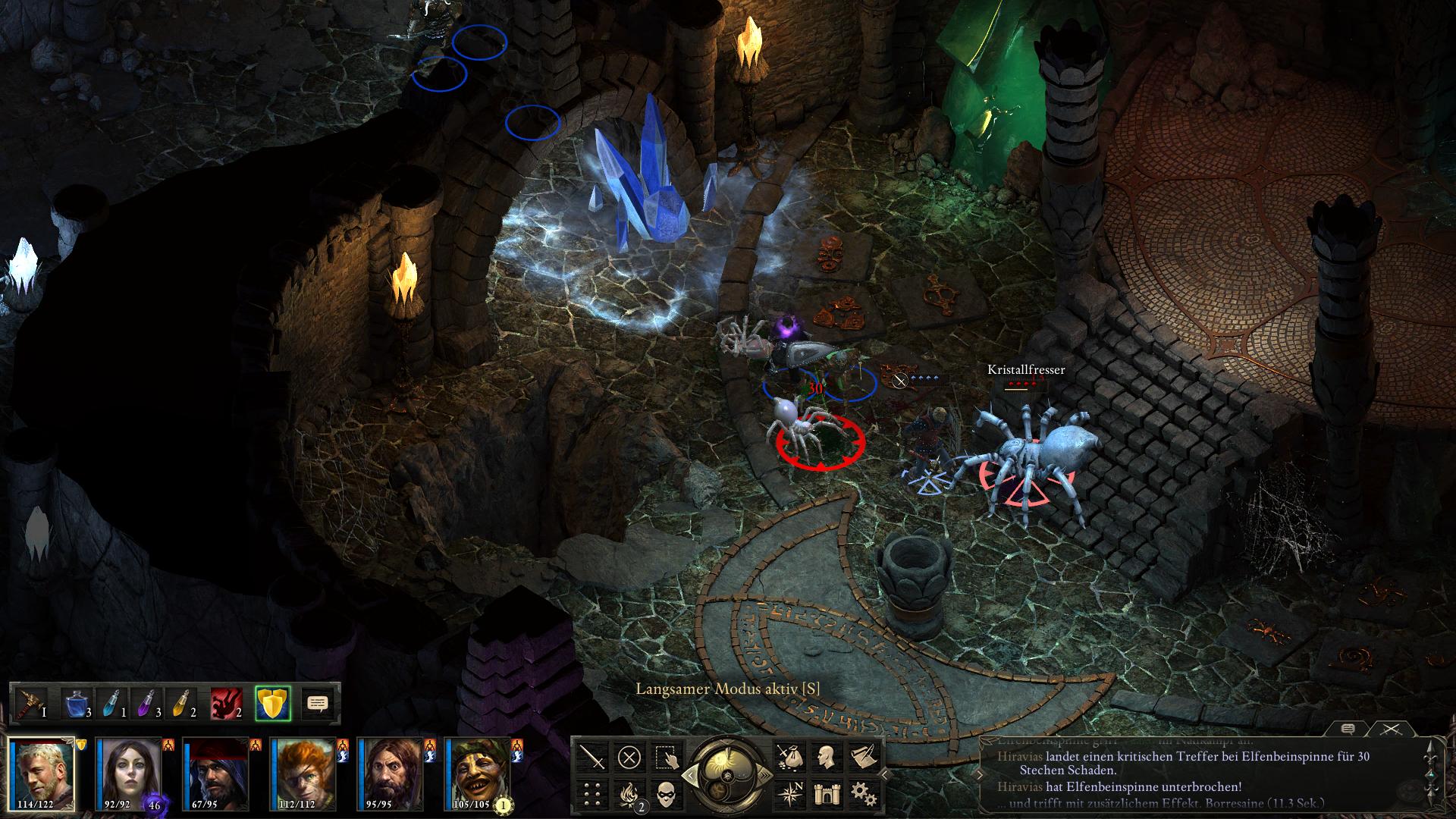Use the yellow potion vial
Viewport: 1456px width, 819px height.
pos(182,703)
